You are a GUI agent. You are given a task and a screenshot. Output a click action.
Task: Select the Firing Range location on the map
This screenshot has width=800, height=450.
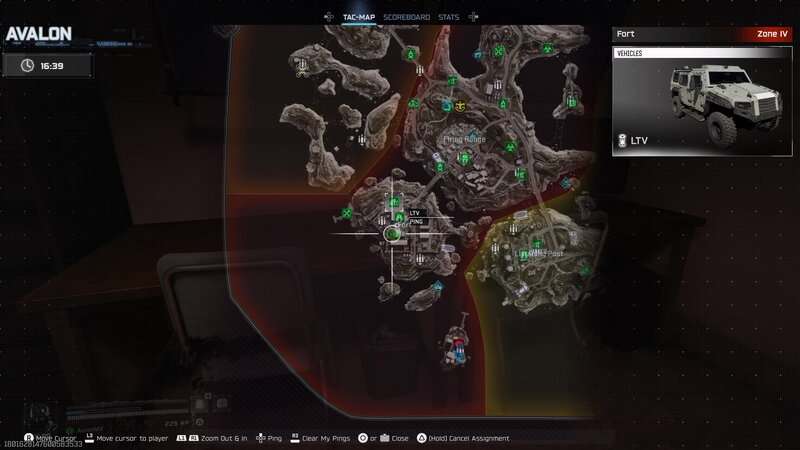(x=463, y=139)
